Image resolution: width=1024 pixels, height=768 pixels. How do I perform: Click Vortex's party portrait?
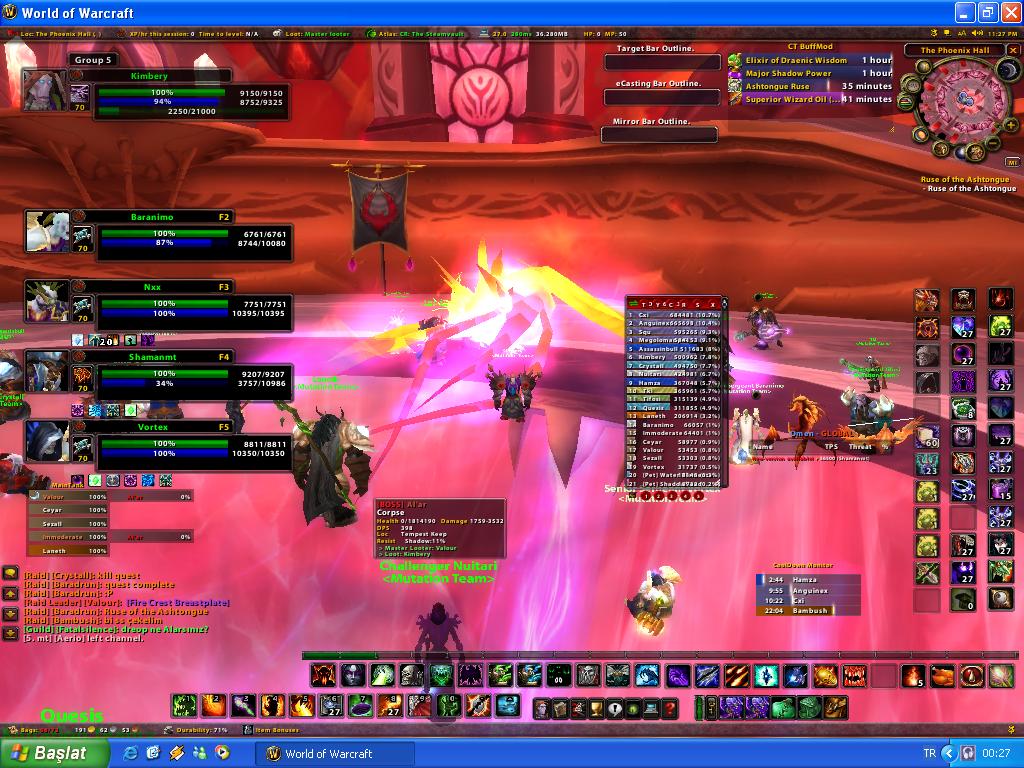pyautogui.click(x=47, y=440)
